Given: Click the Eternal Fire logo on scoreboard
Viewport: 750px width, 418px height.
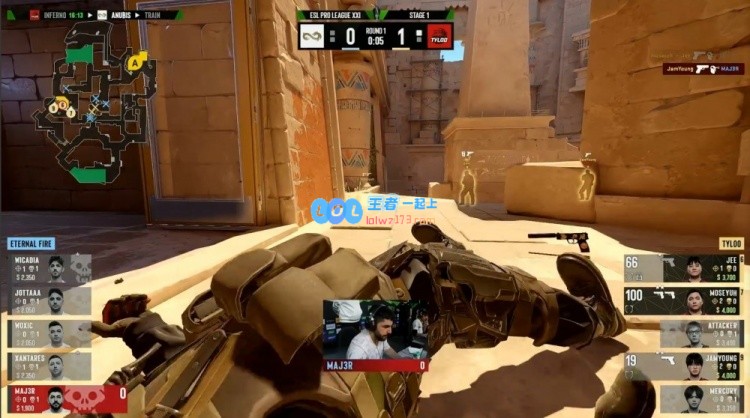Looking at the screenshot, I should [314, 37].
